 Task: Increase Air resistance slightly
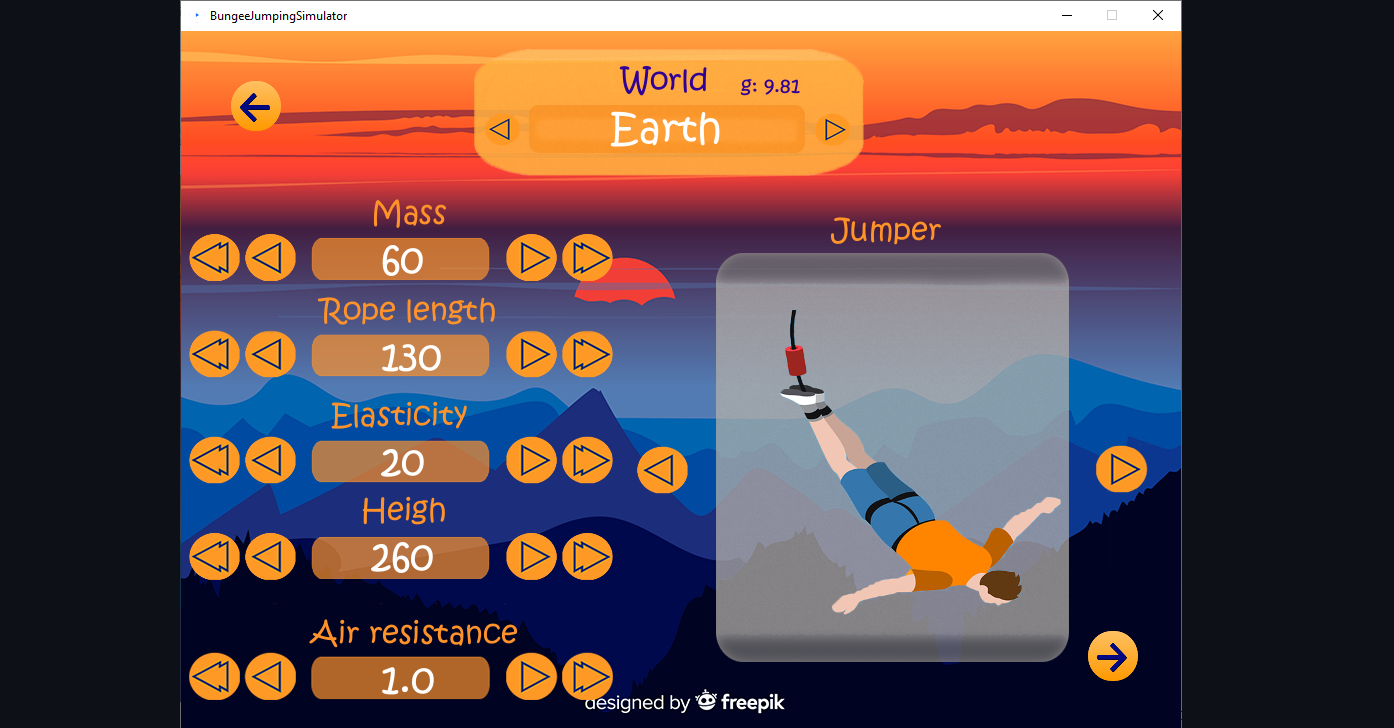(531, 677)
